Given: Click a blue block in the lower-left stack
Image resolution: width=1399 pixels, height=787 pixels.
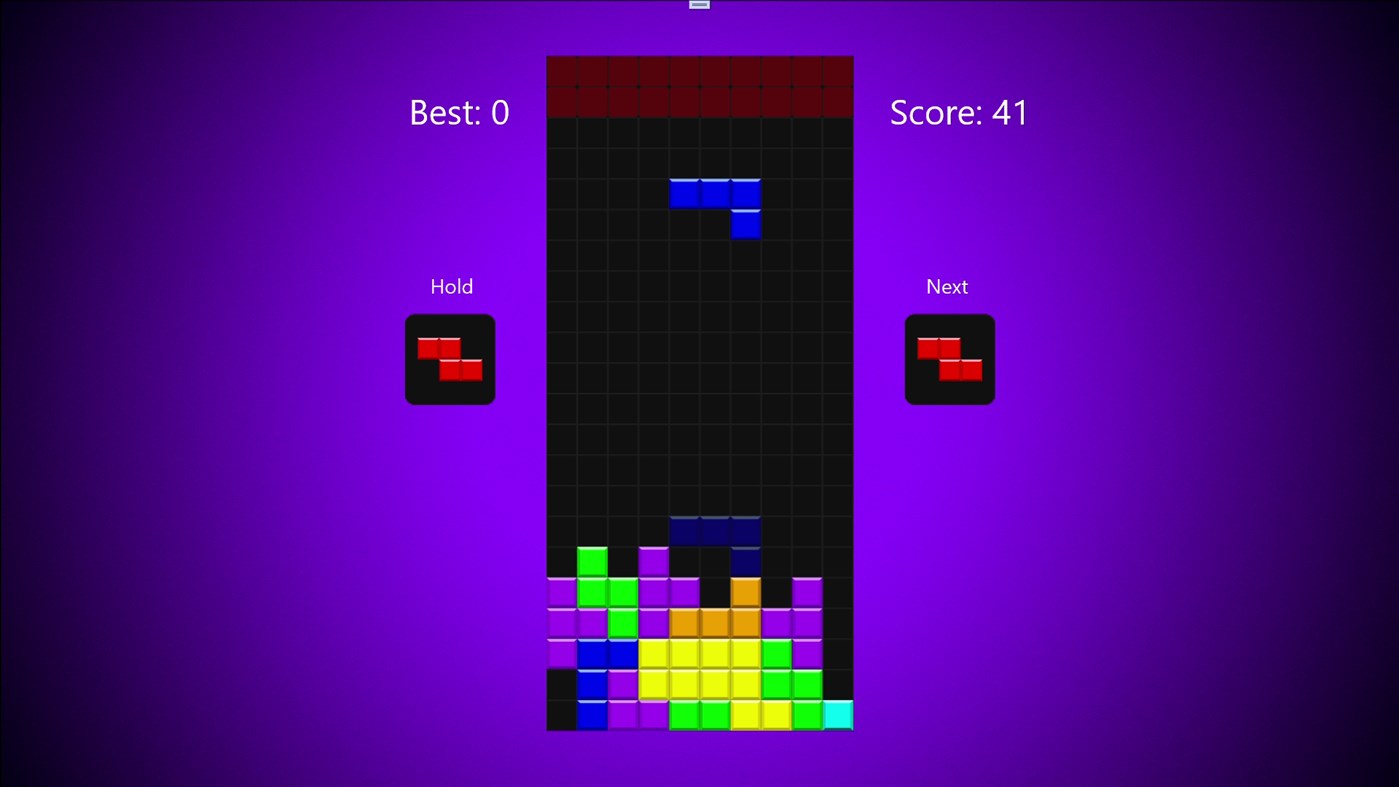Looking at the screenshot, I should click(592, 683).
